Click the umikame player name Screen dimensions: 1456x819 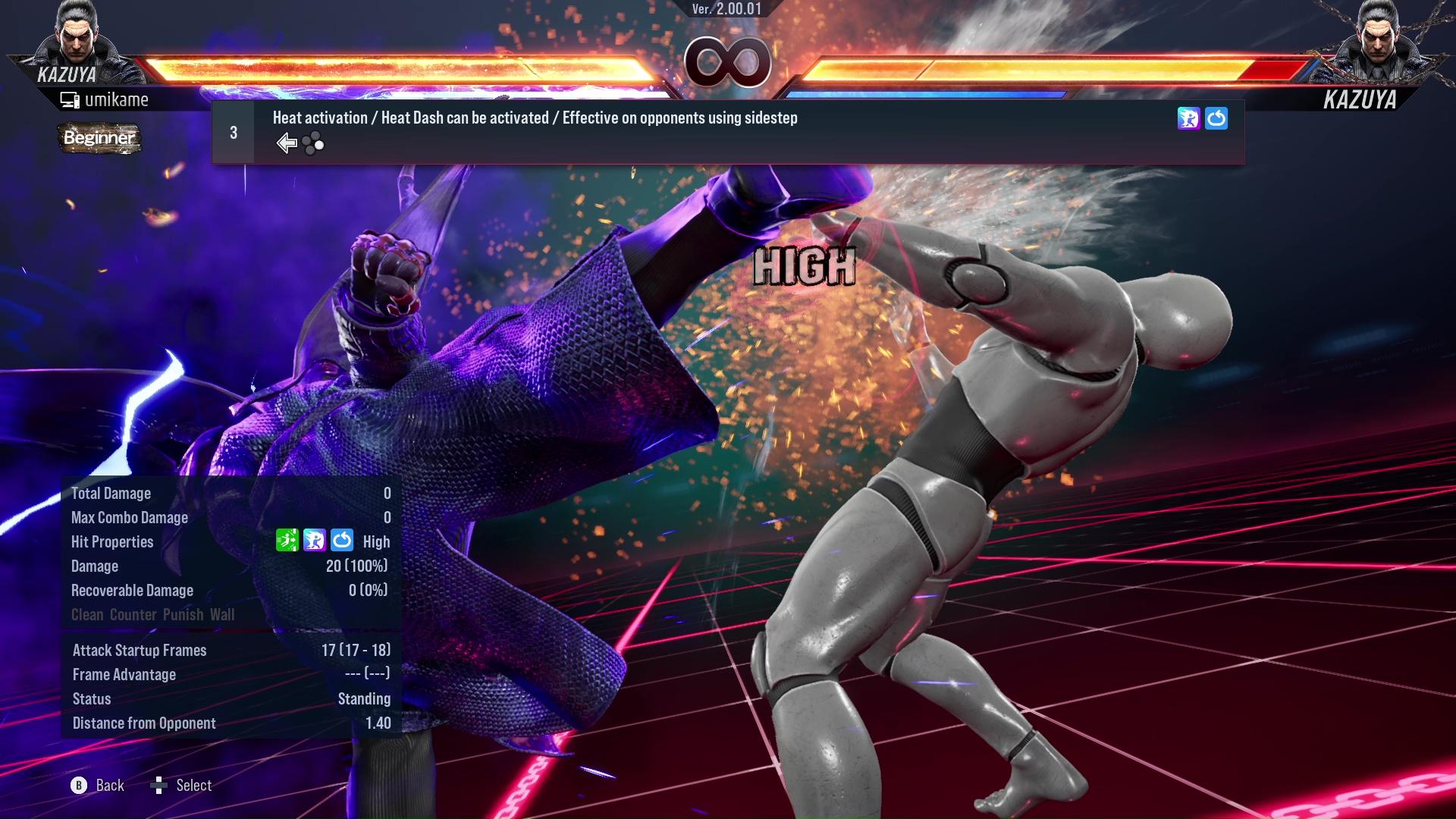pos(118,99)
